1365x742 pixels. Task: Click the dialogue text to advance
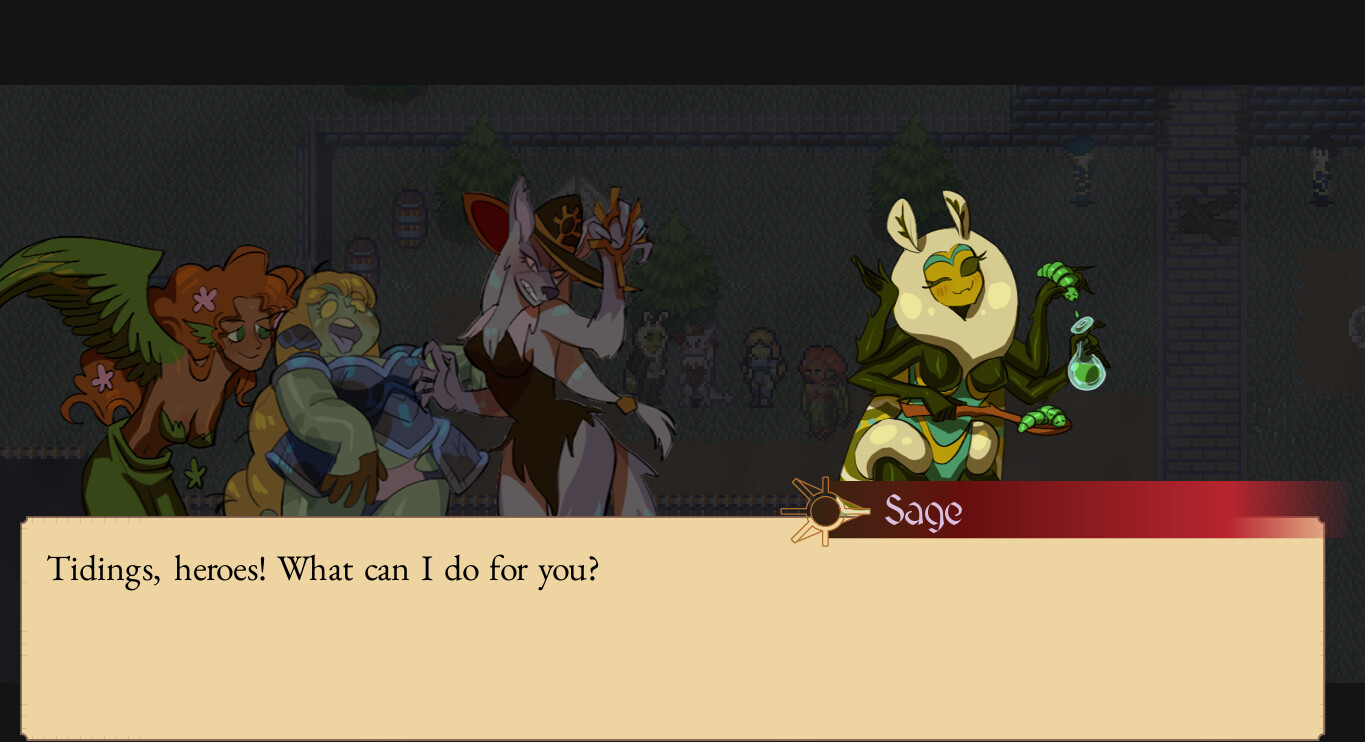pyautogui.click(x=320, y=569)
